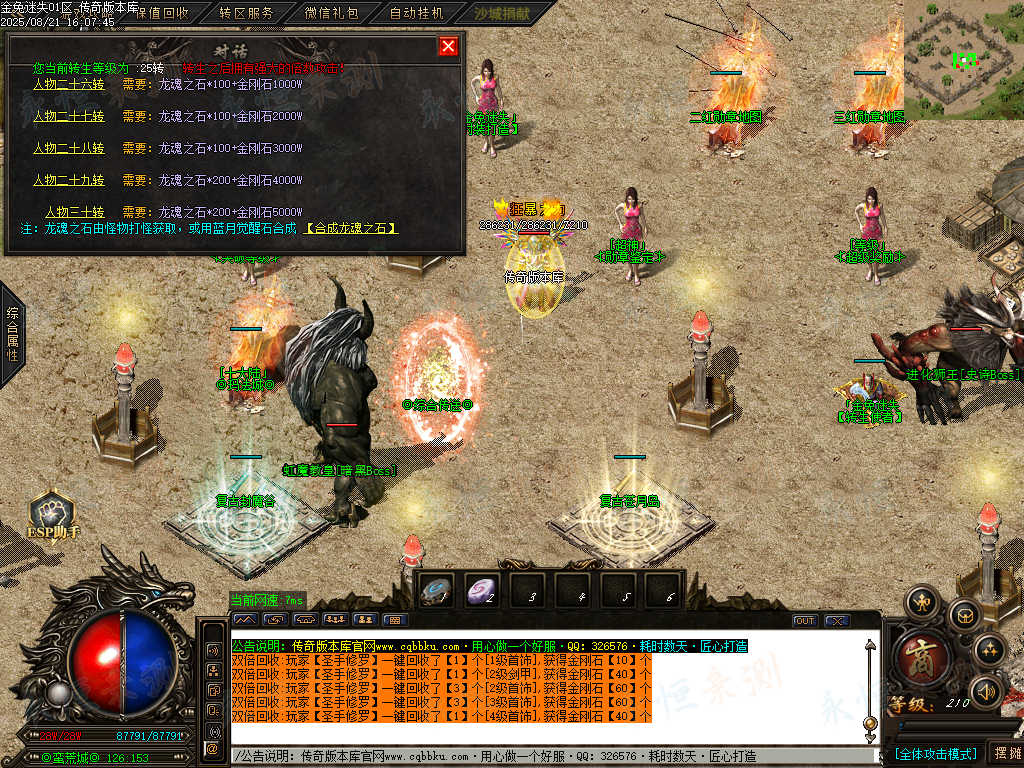
Task: Select the 人物二十七转 rebirth link
Action: pos(69,116)
